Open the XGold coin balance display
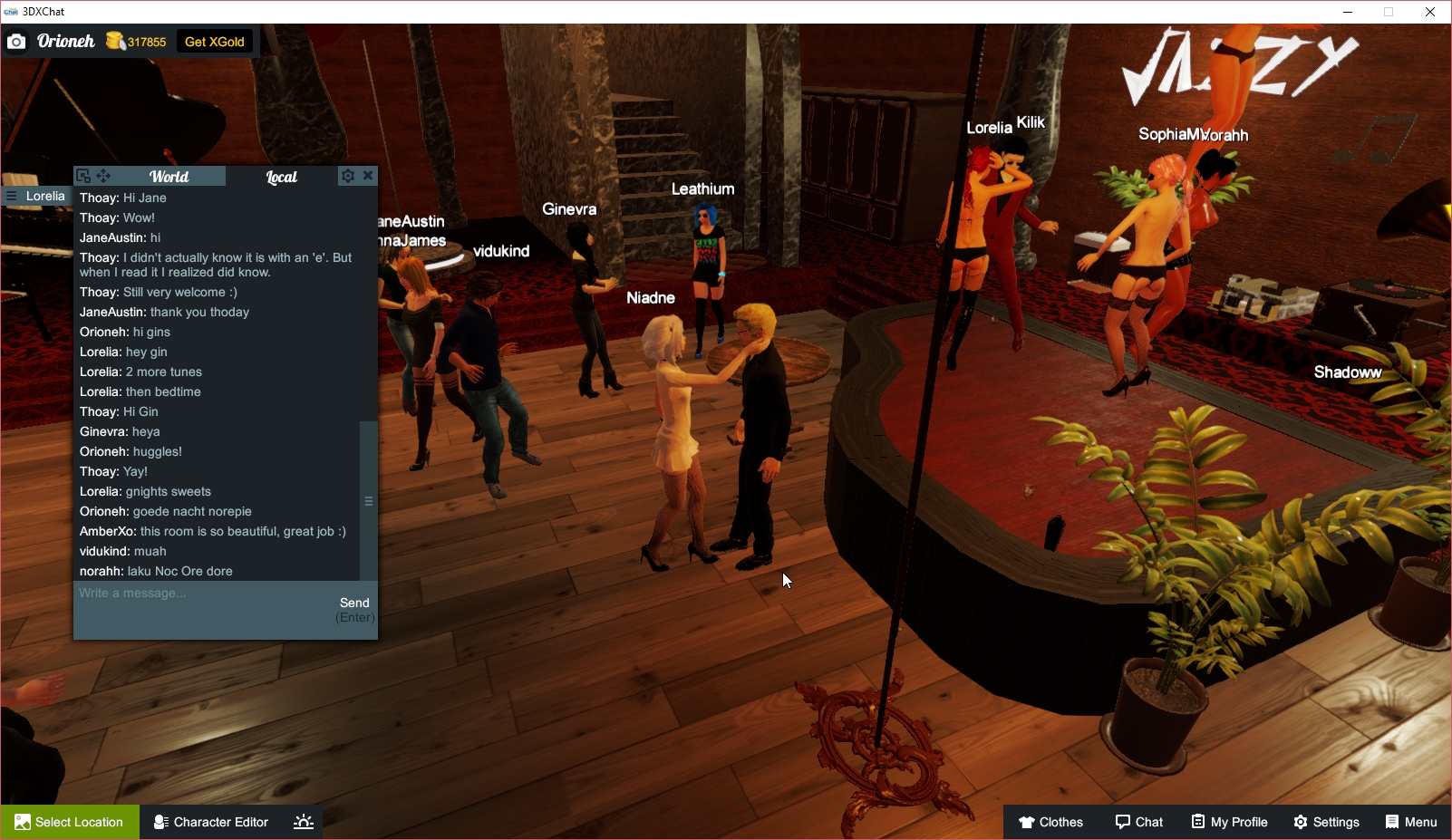Image resolution: width=1452 pixels, height=840 pixels. (134, 41)
